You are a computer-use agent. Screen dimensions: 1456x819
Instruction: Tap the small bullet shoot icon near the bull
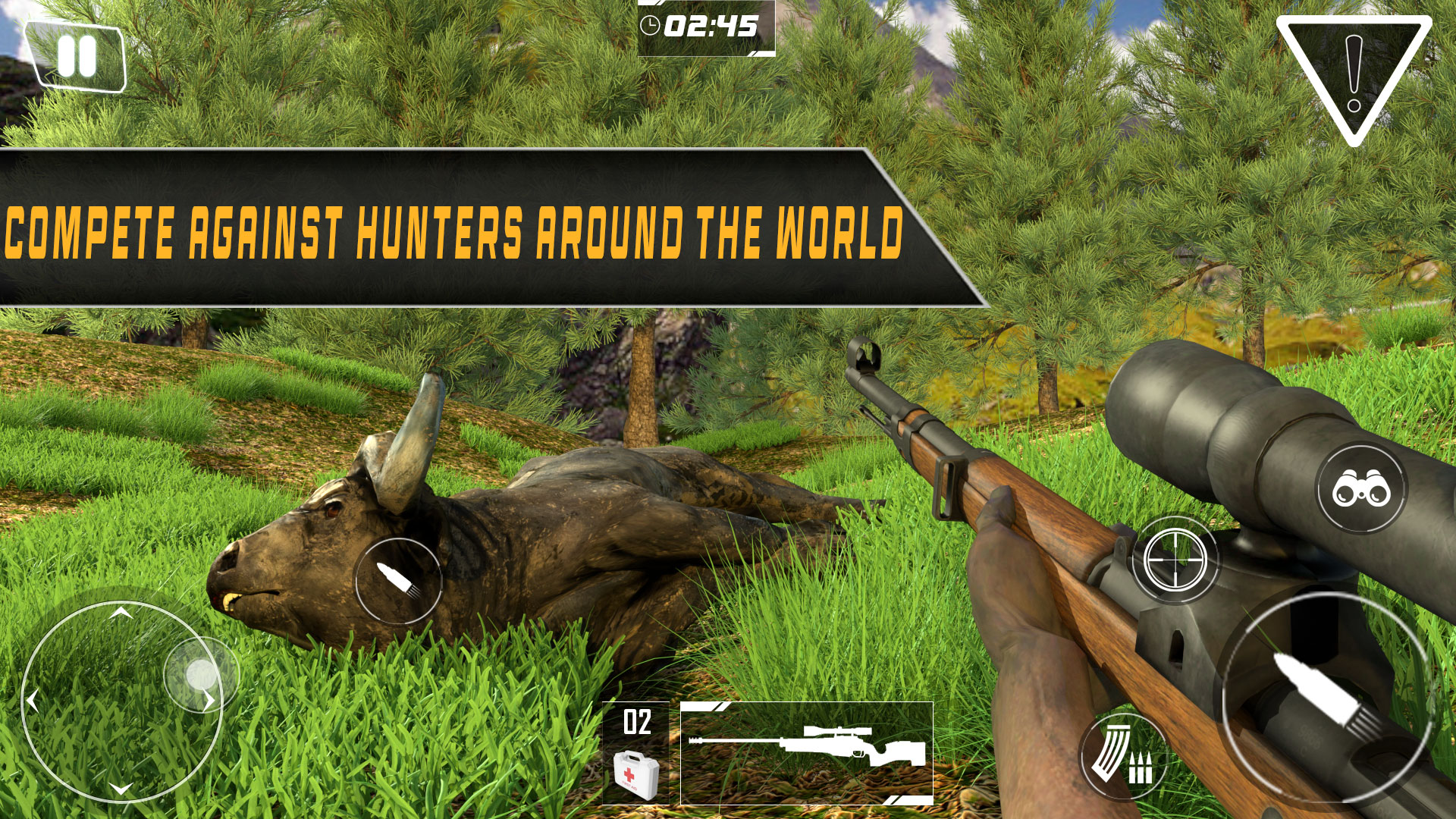400,579
